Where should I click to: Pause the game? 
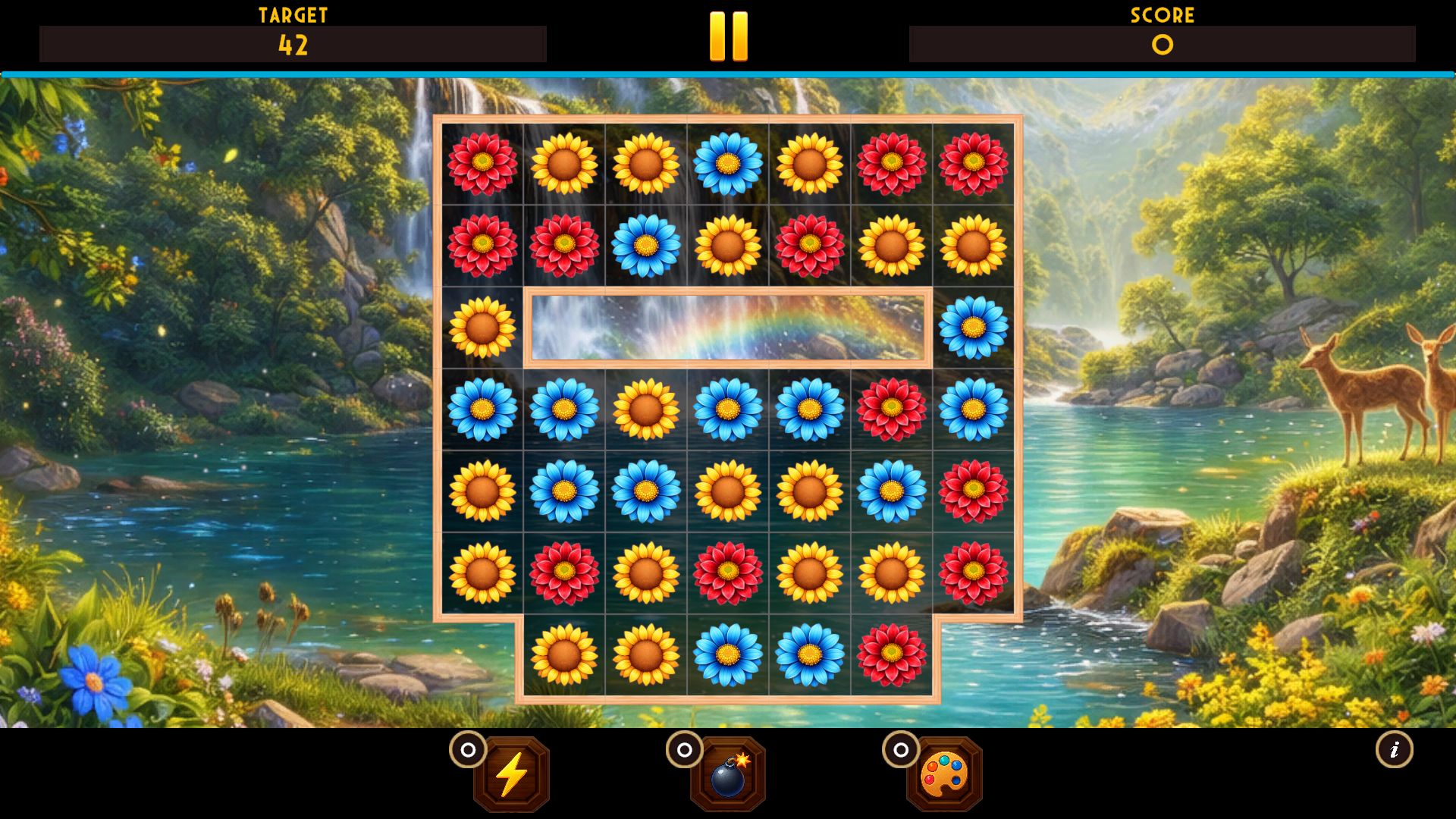[x=728, y=36]
